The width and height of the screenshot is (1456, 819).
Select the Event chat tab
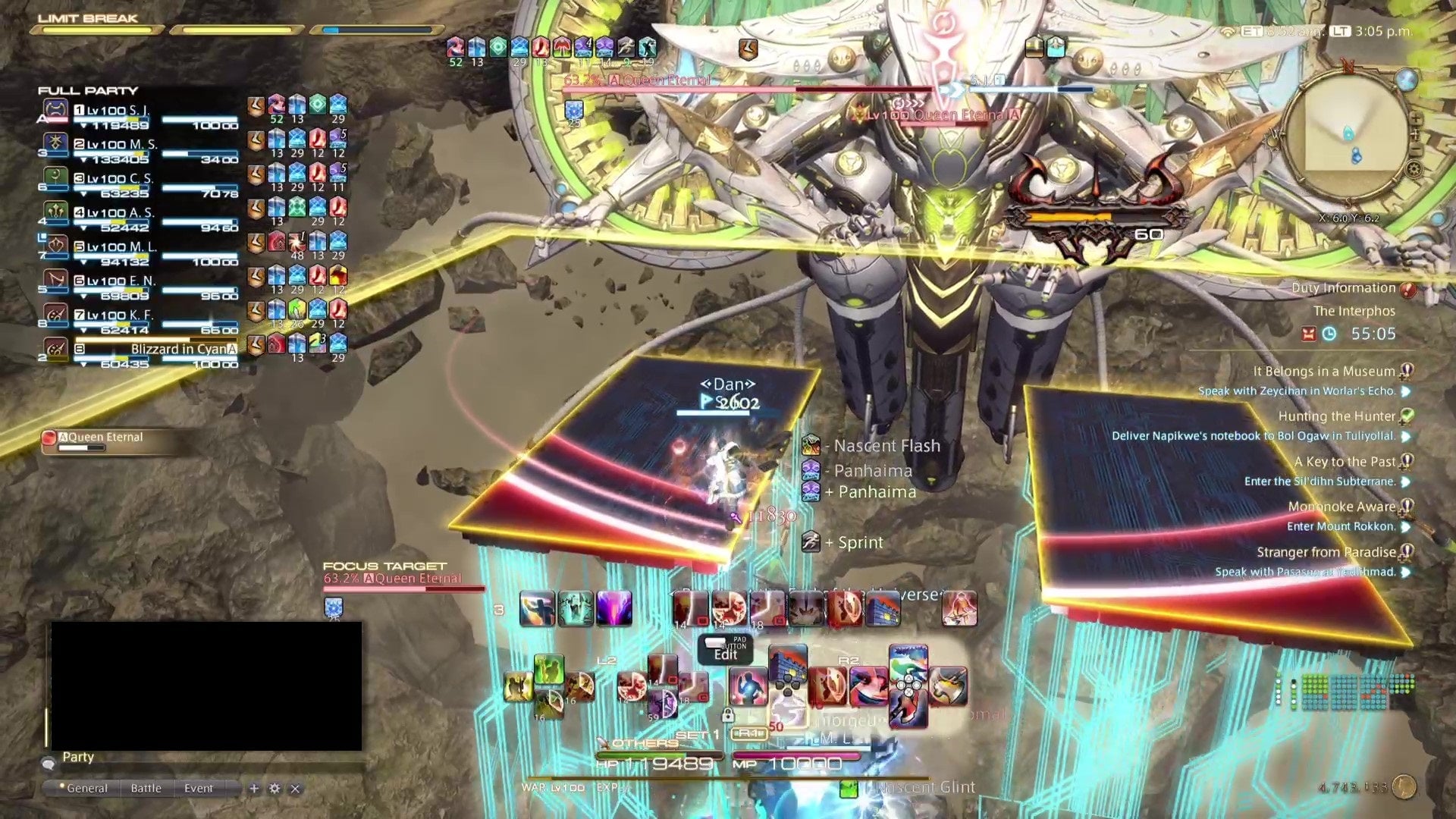tap(199, 789)
